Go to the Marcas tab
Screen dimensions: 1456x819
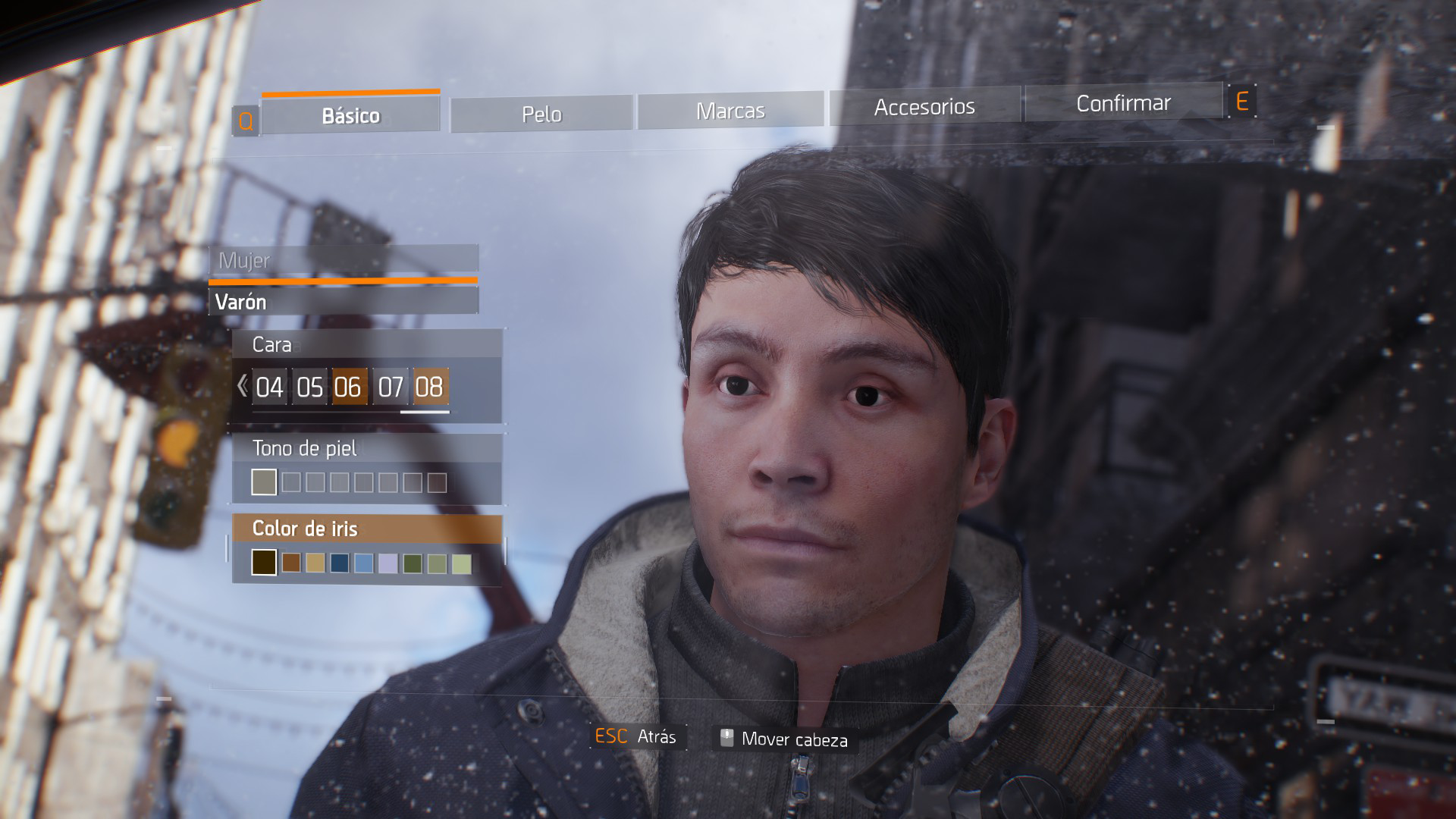730,111
